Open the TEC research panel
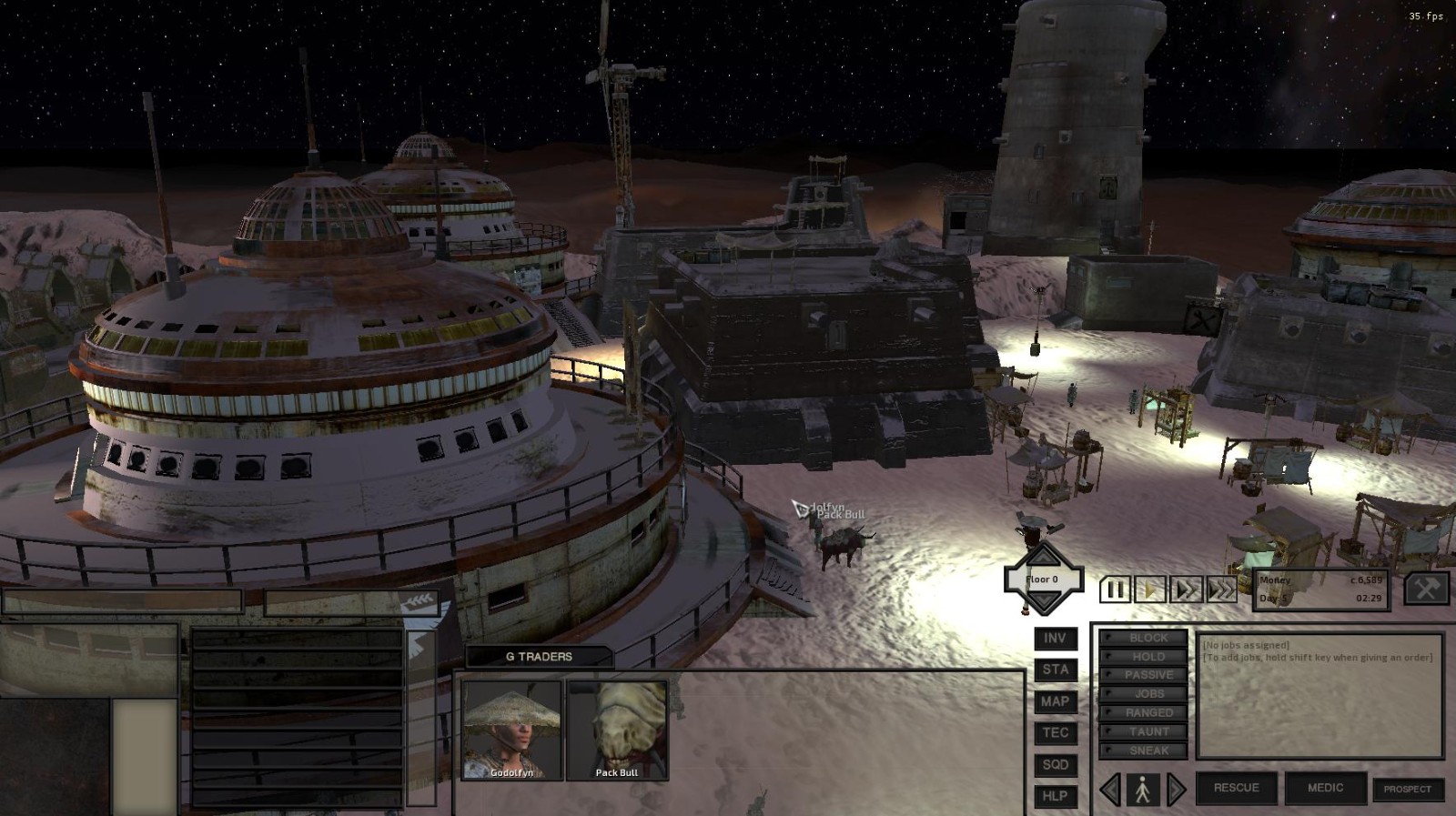The height and width of the screenshot is (816, 1456). coord(1056,732)
